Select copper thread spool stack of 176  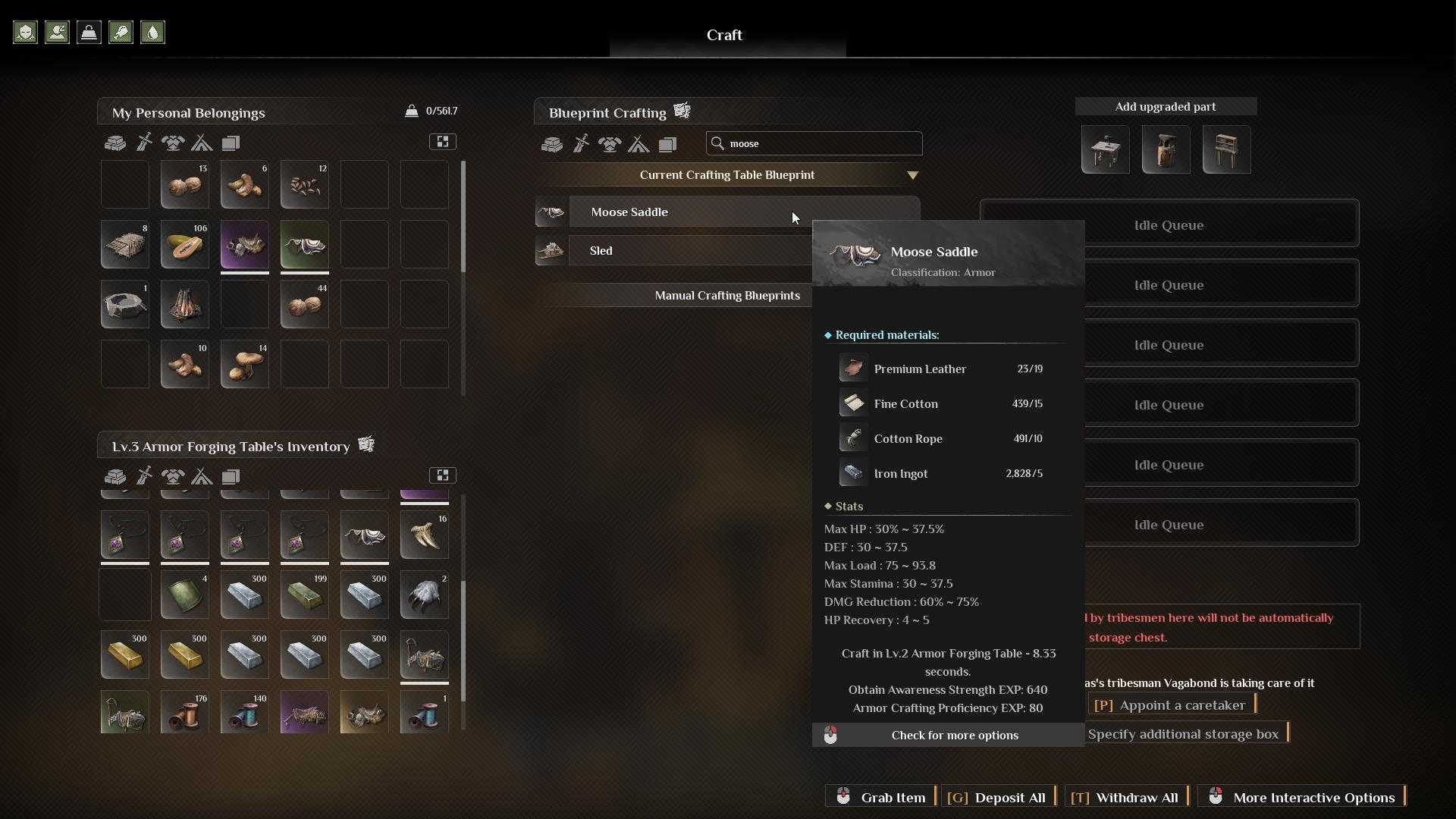(x=184, y=714)
